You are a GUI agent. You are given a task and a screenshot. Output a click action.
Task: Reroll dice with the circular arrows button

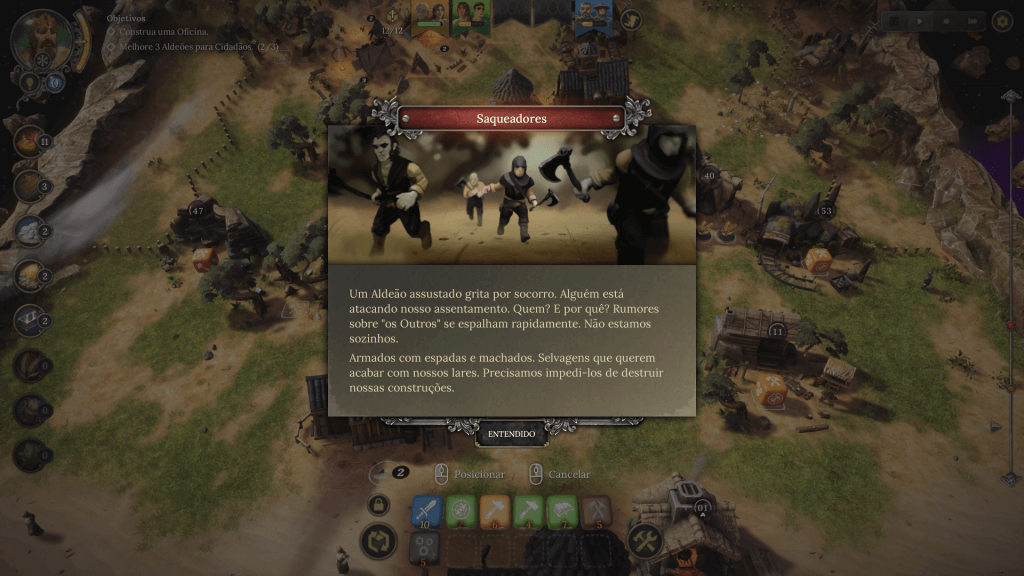(x=378, y=542)
